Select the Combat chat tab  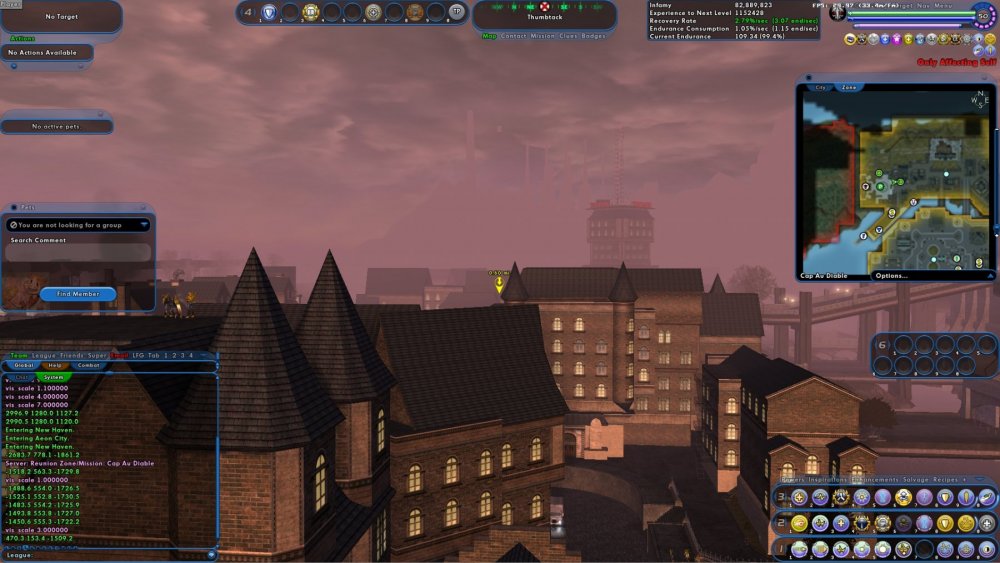click(89, 366)
